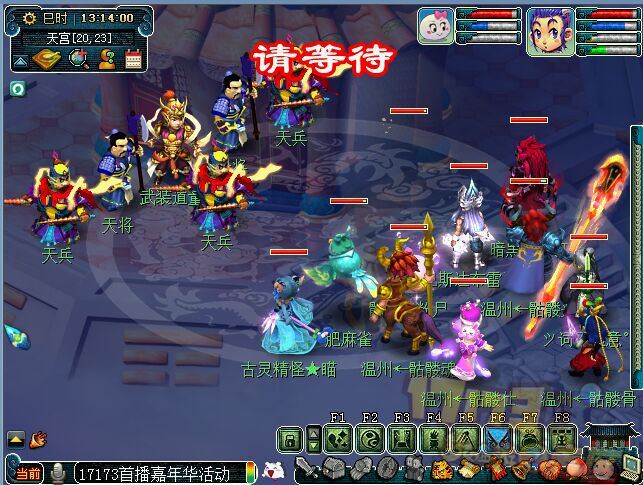Toggle the hotbar padlock button
Image resolution: width=643 pixels, height=485 pixels.
(289, 438)
